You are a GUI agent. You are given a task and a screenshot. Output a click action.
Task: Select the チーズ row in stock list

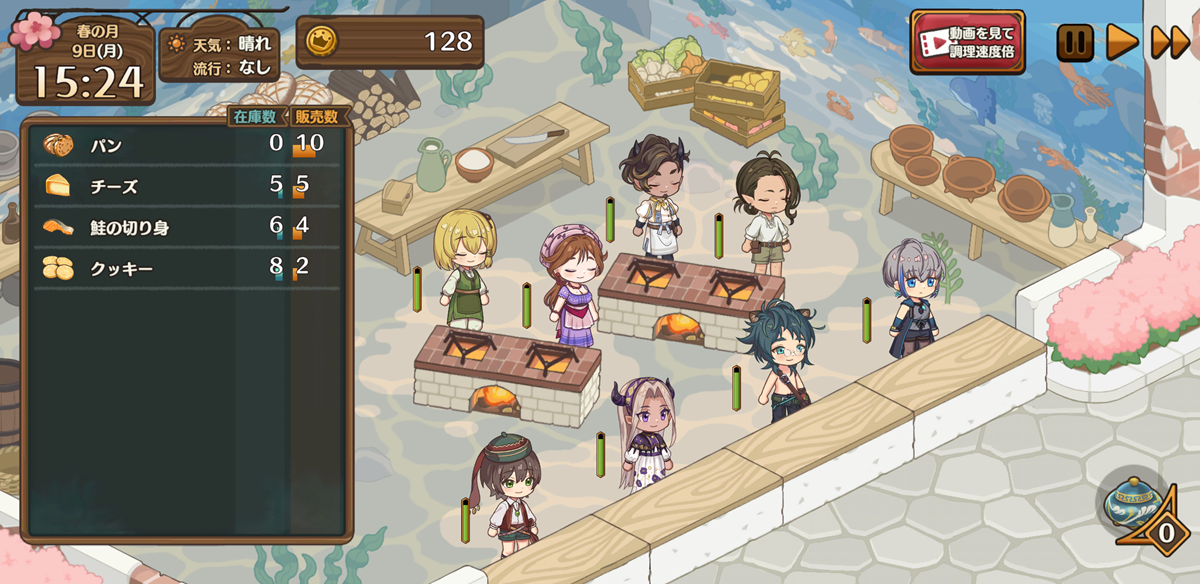[x=185, y=186]
